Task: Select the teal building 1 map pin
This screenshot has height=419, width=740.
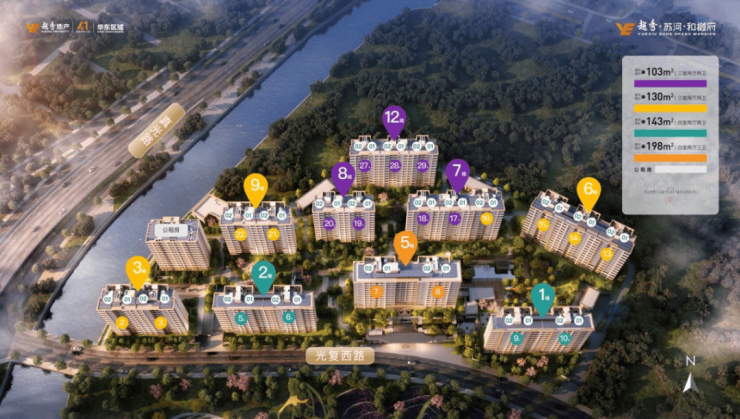Action: pos(542,296)
